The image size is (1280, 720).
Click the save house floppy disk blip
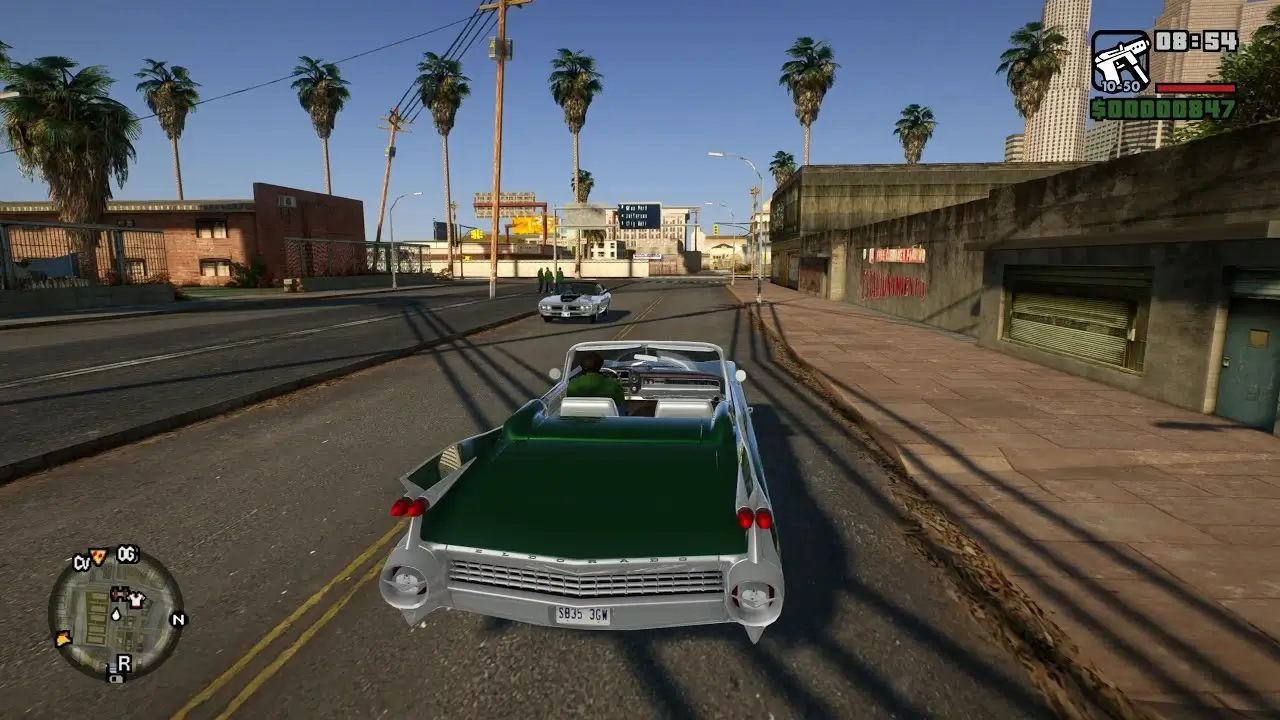pos(116,678)
